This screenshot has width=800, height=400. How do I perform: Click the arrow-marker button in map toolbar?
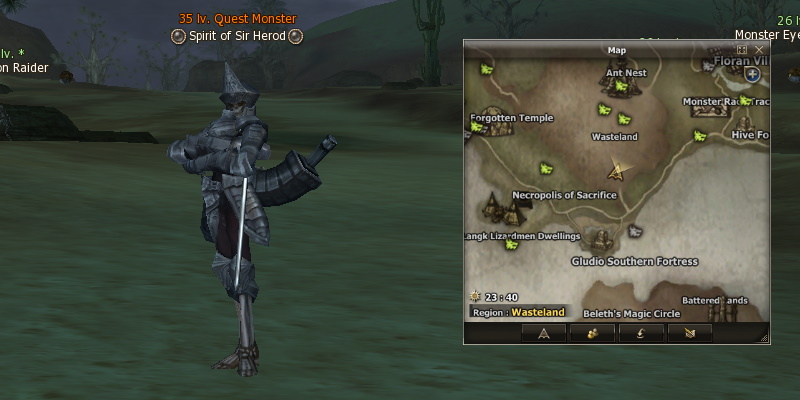tap(544, 333)
